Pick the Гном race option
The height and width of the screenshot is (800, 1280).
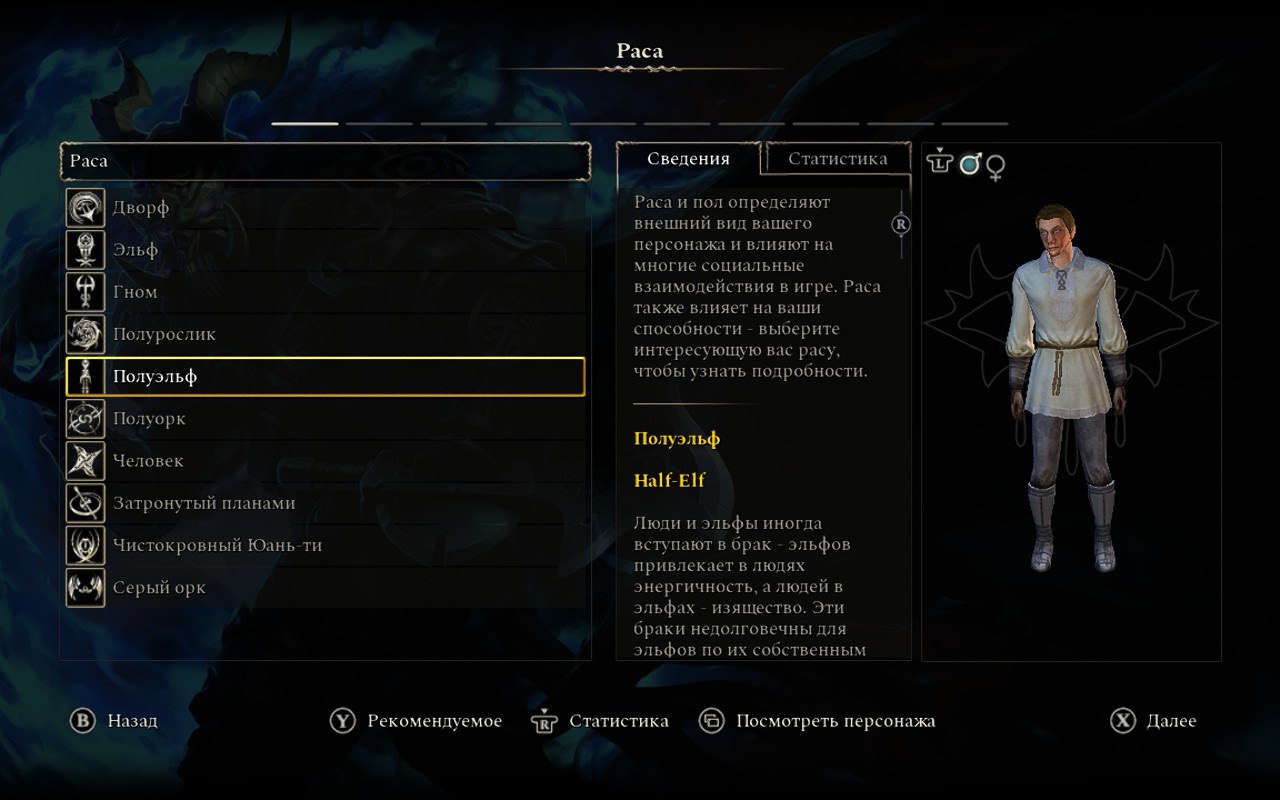click(x=325, y=292)
